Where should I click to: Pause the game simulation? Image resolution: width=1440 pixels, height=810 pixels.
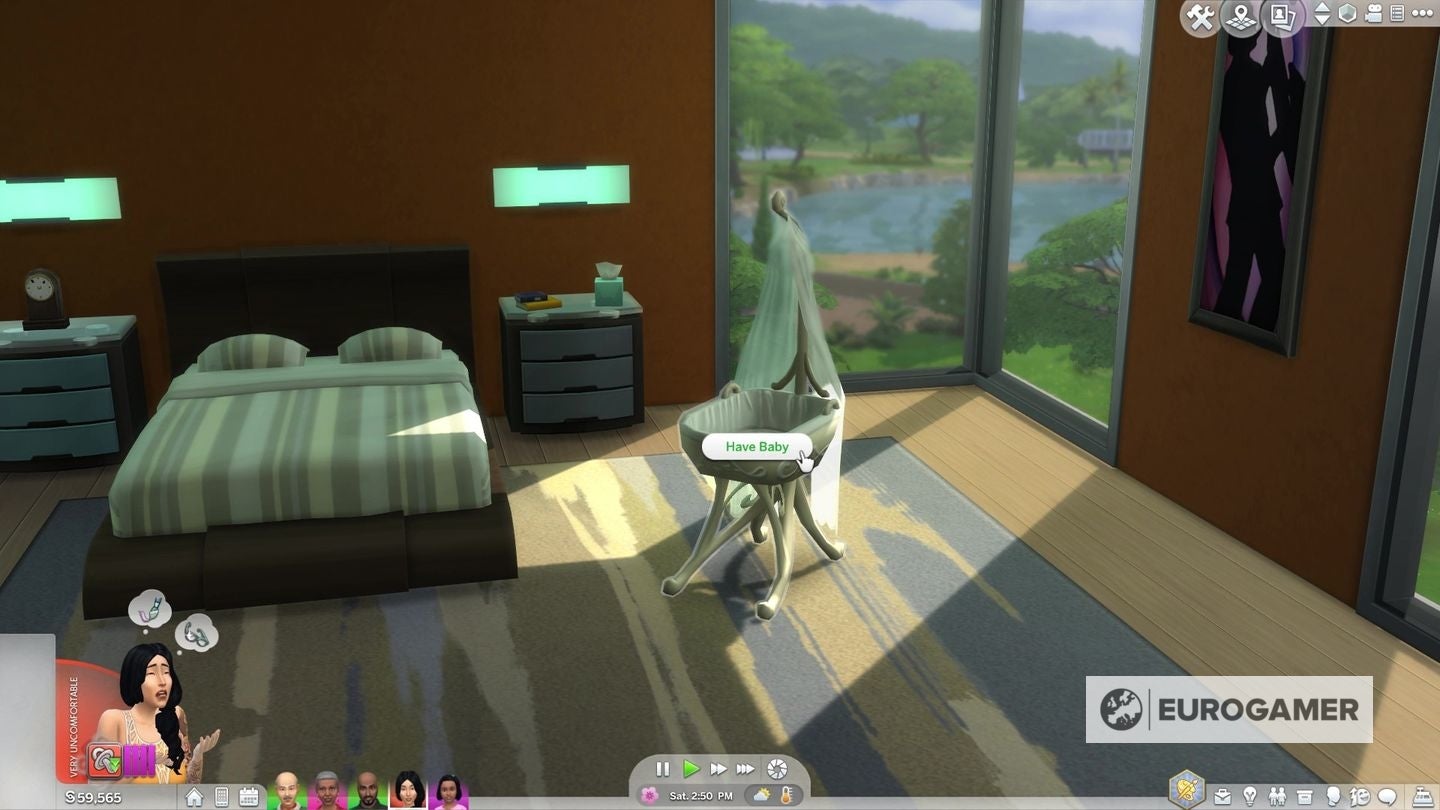coord(663,769)
